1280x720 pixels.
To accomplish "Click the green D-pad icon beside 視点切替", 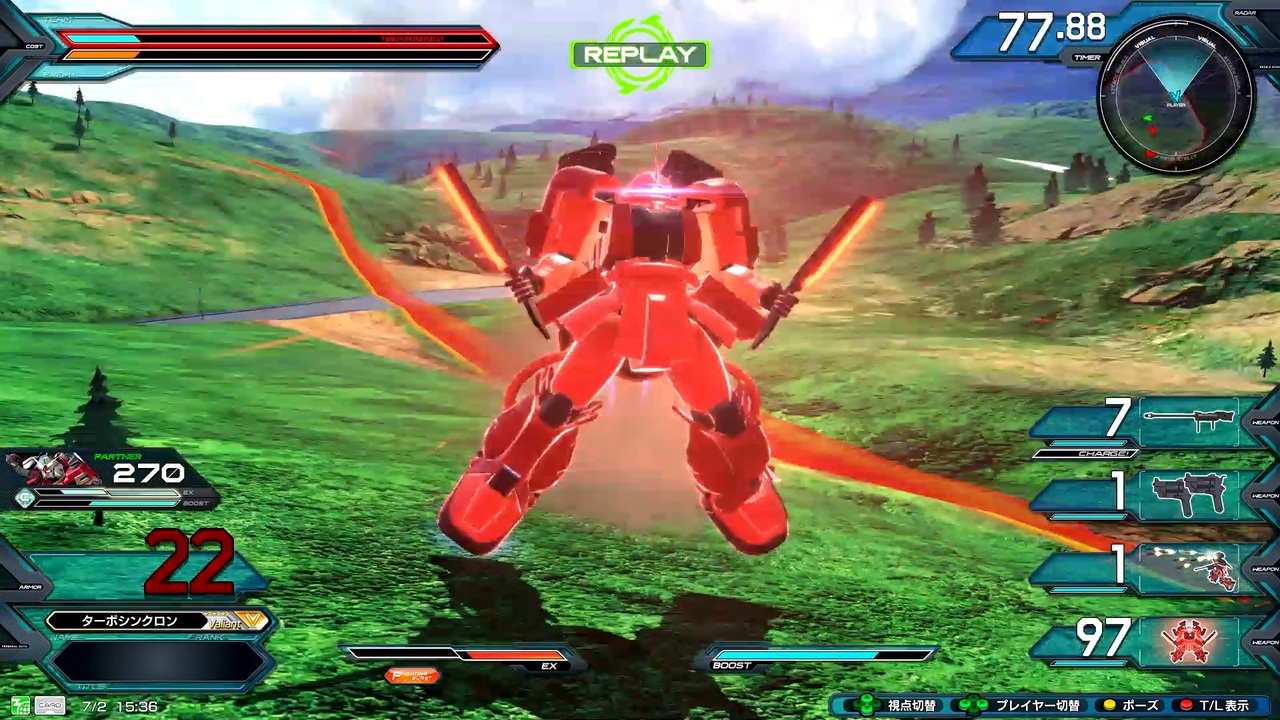I will tap(865, 705).
